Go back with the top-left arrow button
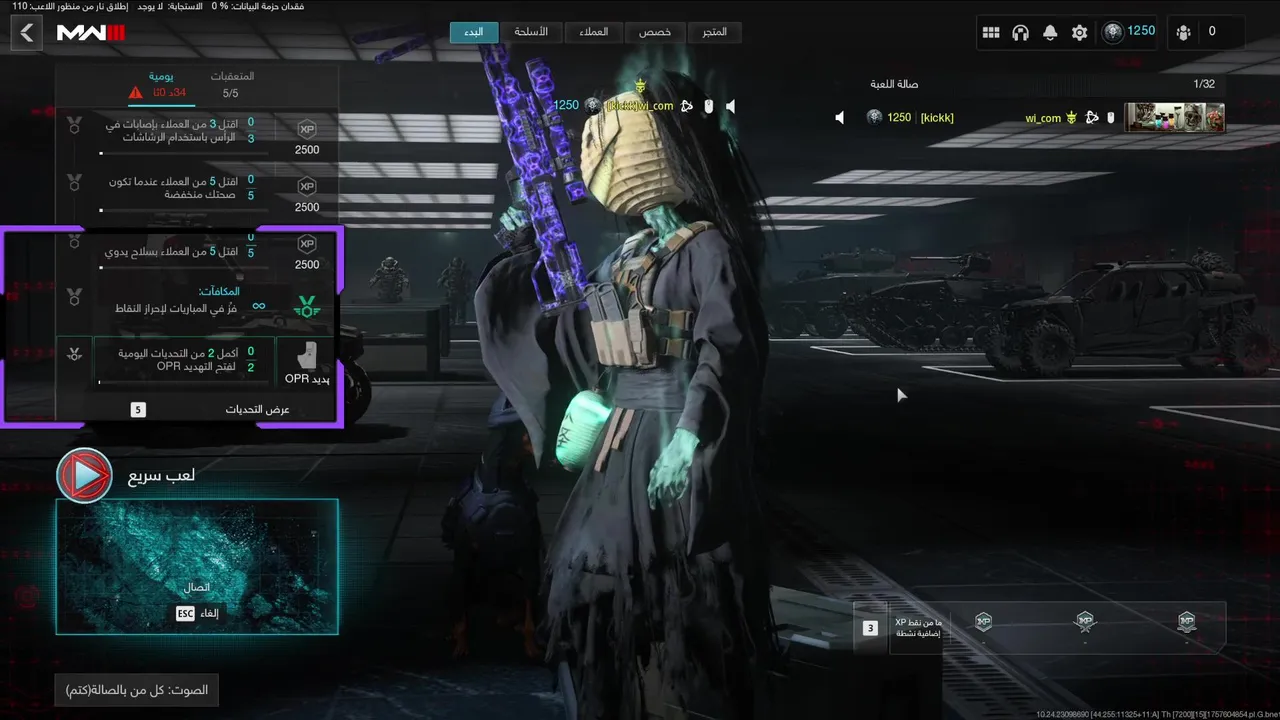Image resolution: width=1280 pixels, height=720 pixels. point(27,33)
